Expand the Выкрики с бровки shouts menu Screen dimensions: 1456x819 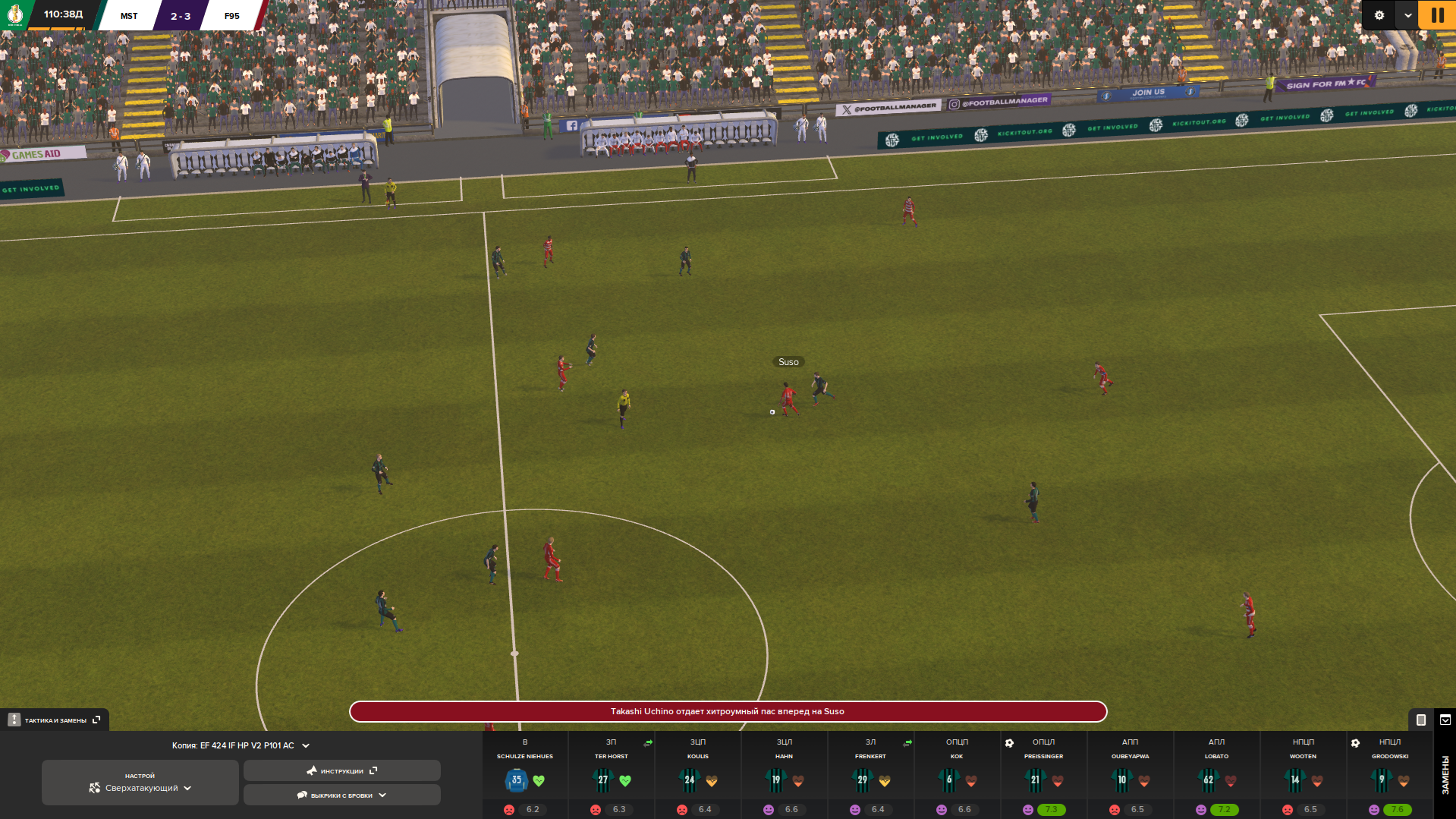(341, 795)
